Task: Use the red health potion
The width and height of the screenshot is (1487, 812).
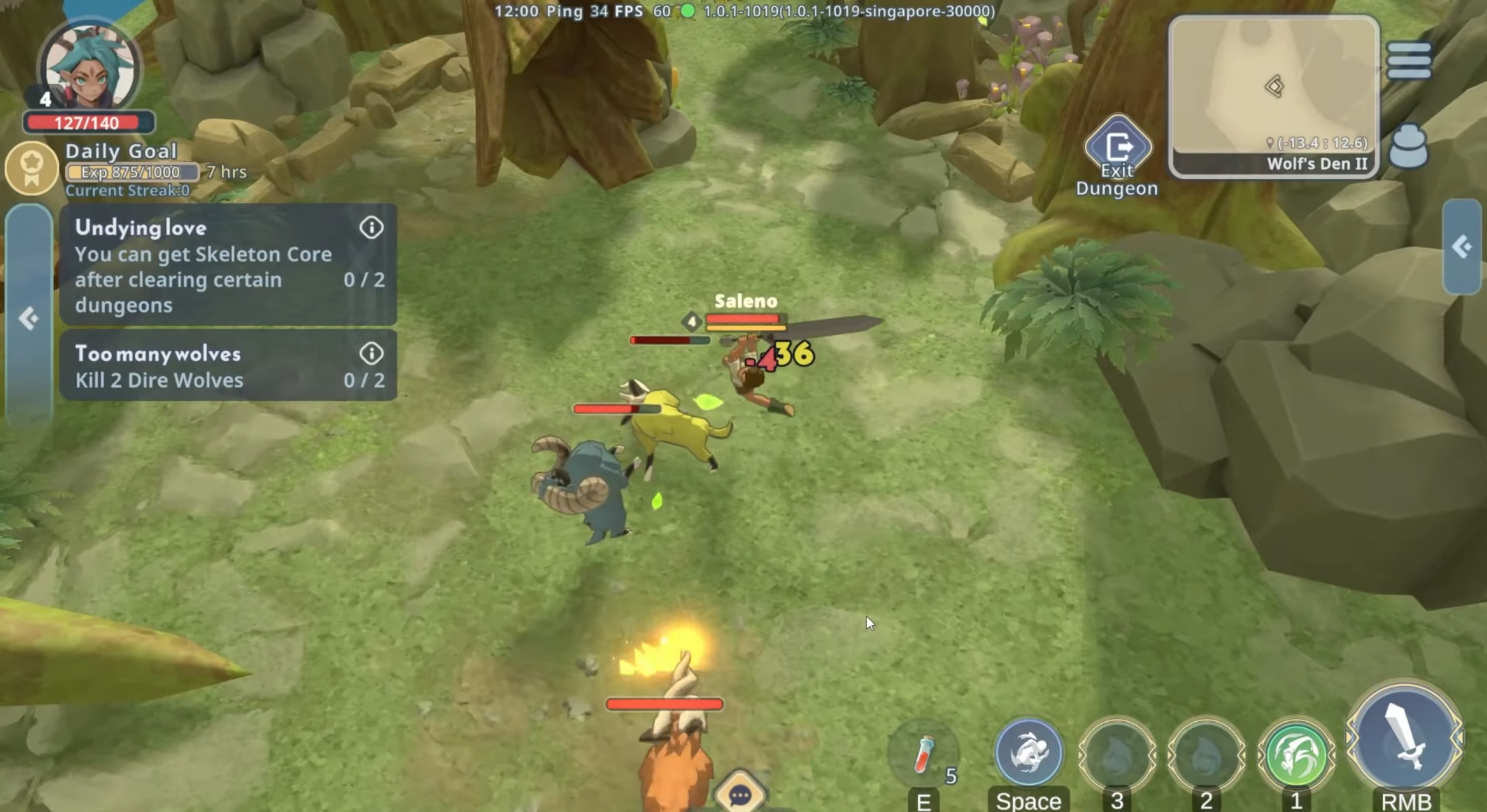Action: click(x=923, y=755)
